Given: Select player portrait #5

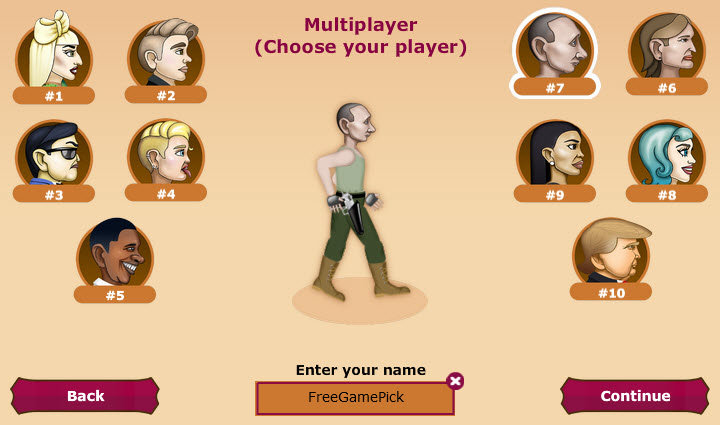Looking at the screenshot, I should [115, 254].
